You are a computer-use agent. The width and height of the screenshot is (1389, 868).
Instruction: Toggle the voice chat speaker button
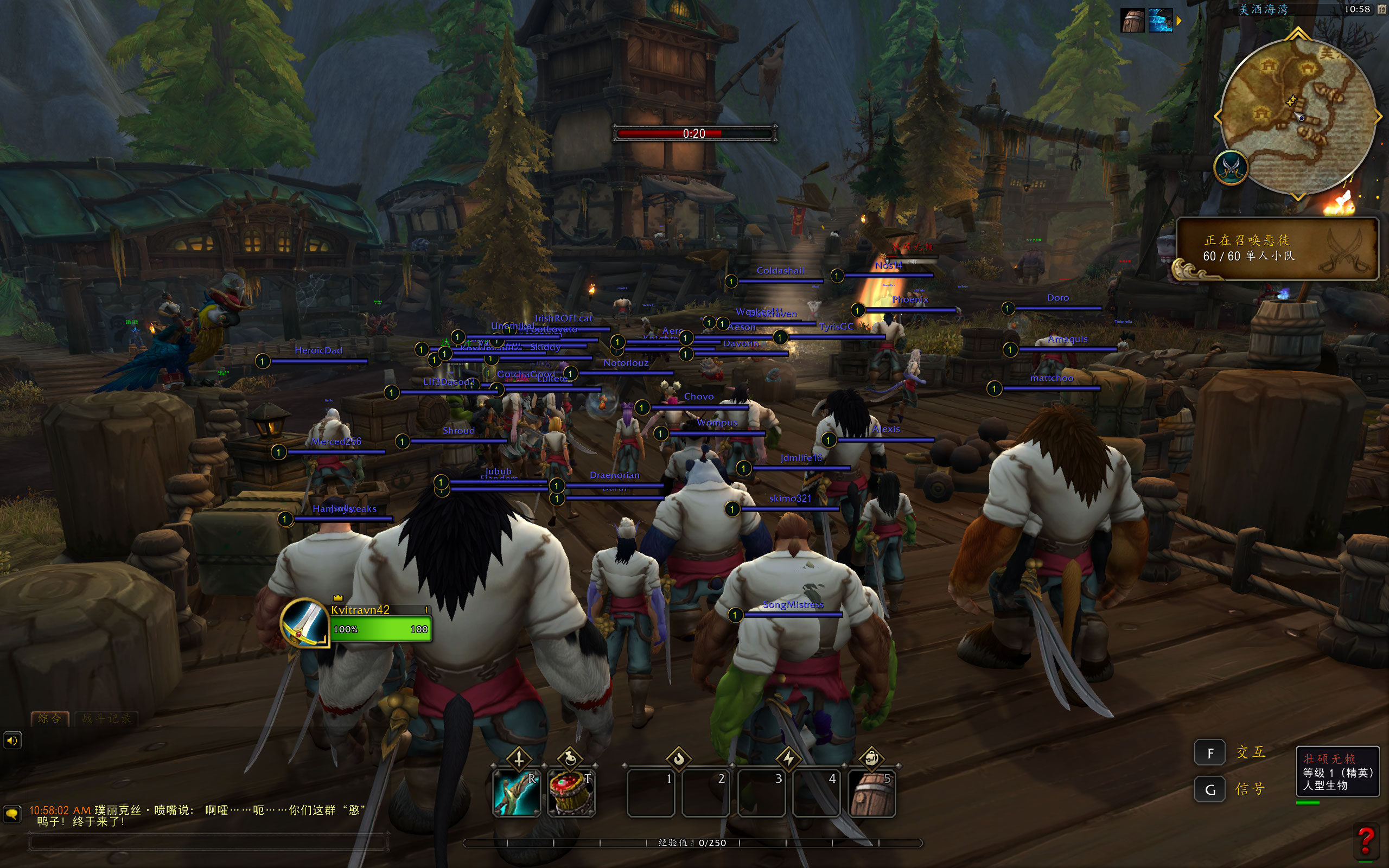(x=12, y=741)
